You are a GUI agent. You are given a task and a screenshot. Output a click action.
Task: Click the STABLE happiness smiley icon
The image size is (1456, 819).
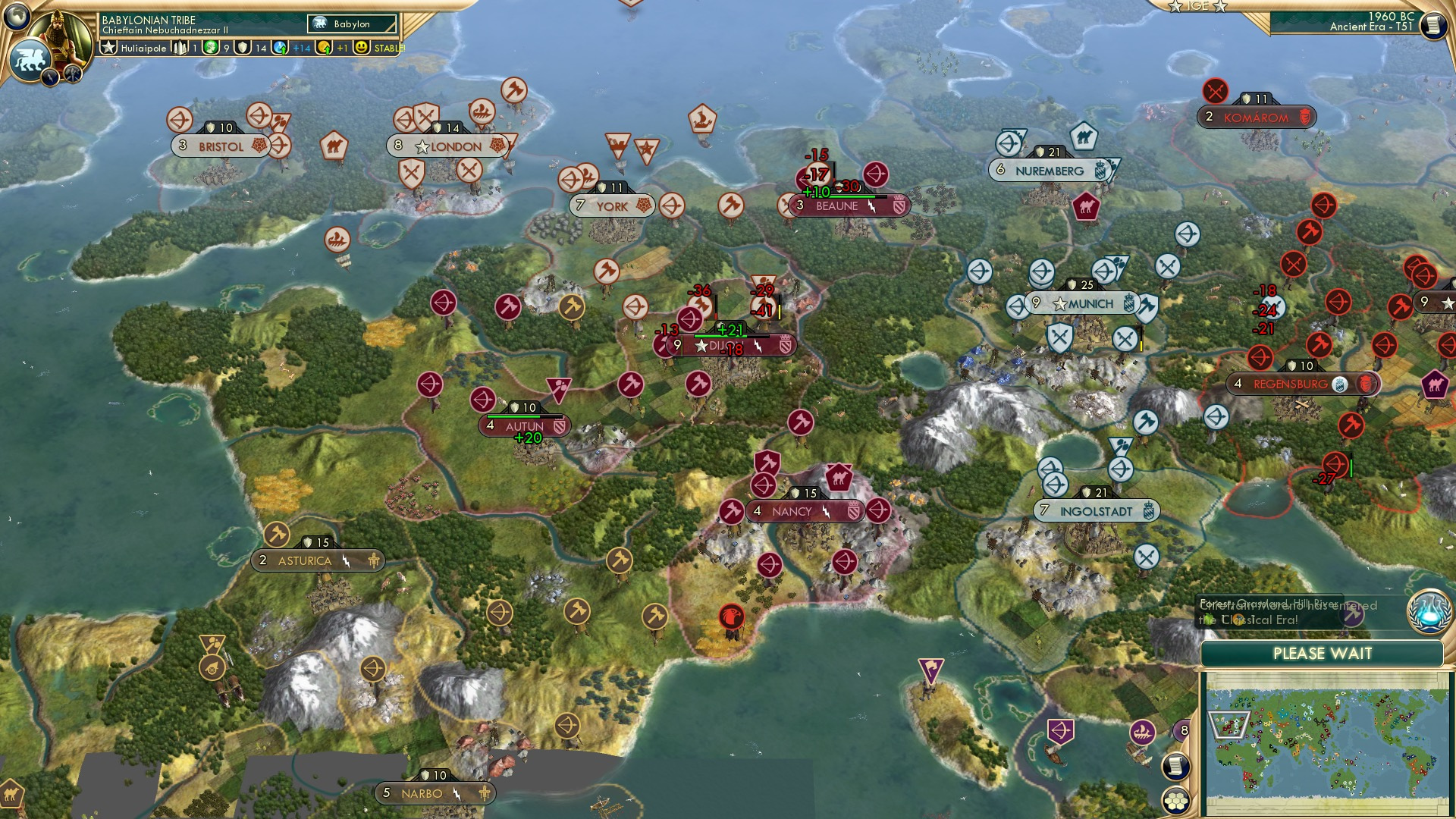(362, 48)
